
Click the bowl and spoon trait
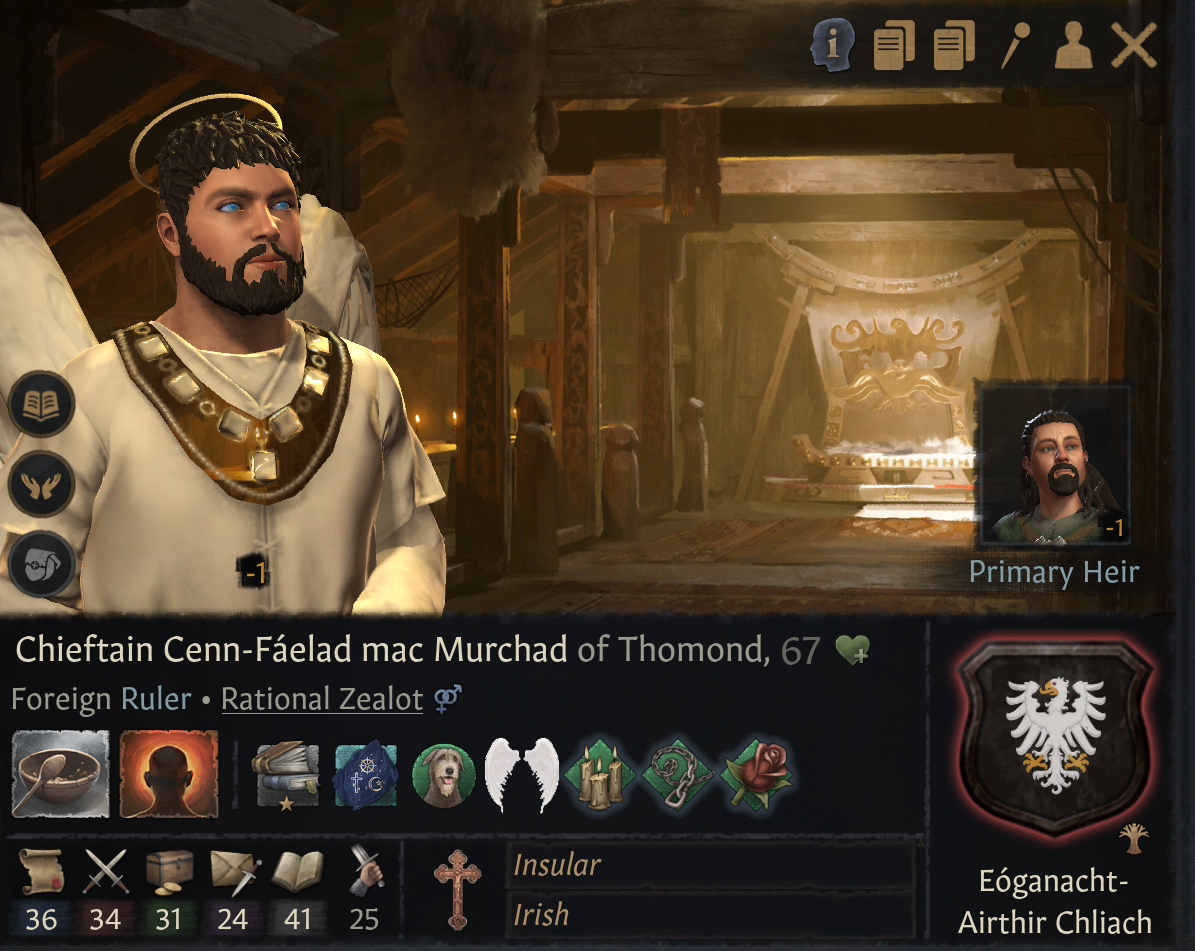[60, 774]
